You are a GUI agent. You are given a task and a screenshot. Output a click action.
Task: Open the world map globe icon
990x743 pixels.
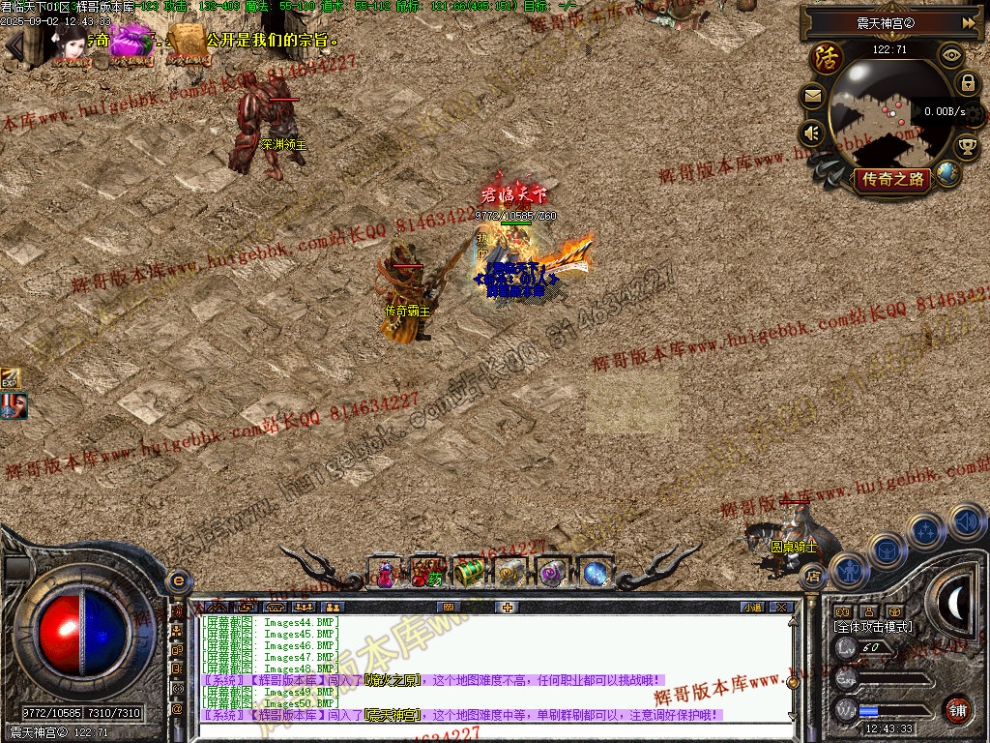click(948, 174)
